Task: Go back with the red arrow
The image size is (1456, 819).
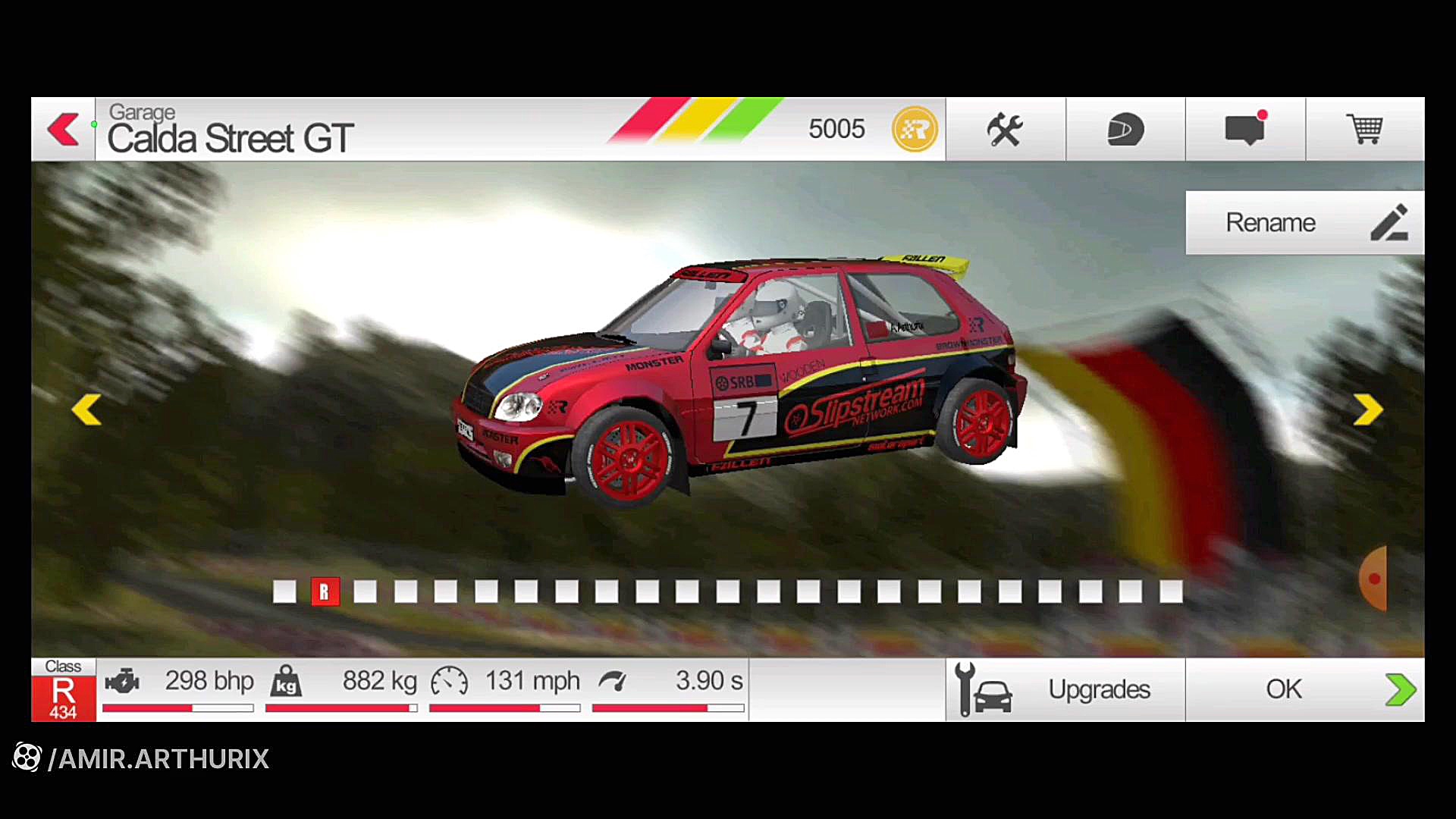Action: tap(64, 129)
